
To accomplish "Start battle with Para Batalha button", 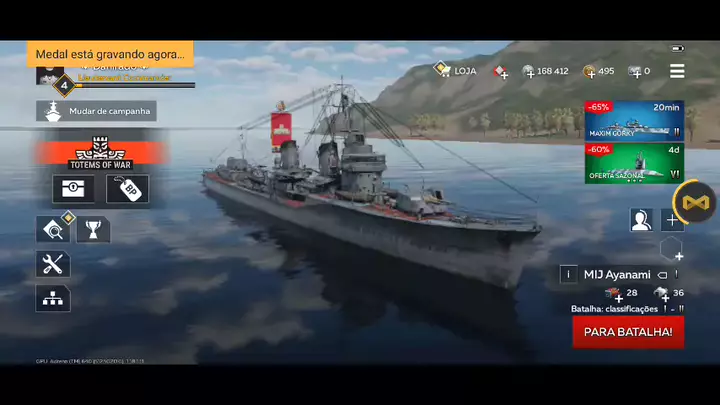I will pos(628,331).
